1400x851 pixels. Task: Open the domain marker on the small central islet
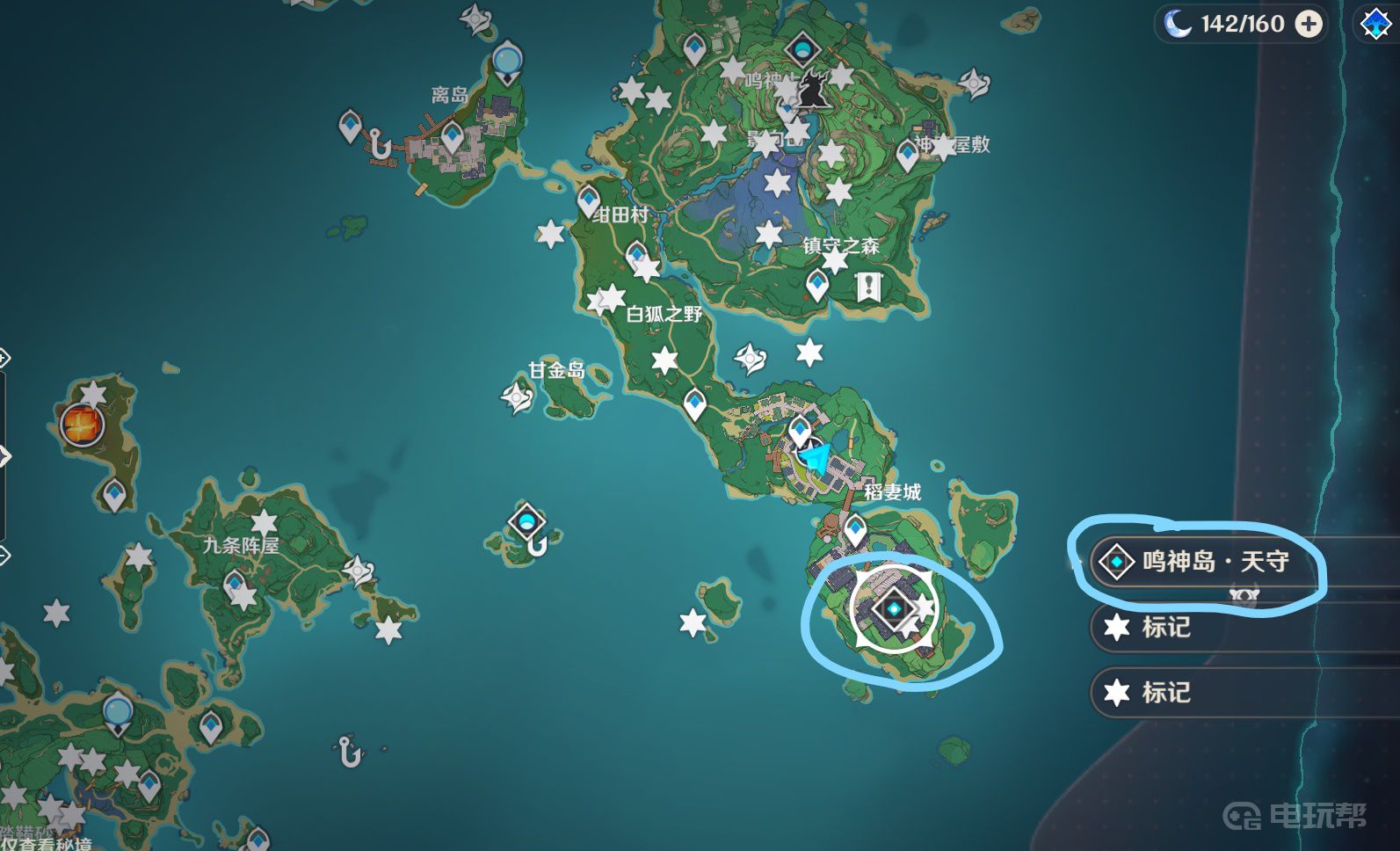coord(526,523)
